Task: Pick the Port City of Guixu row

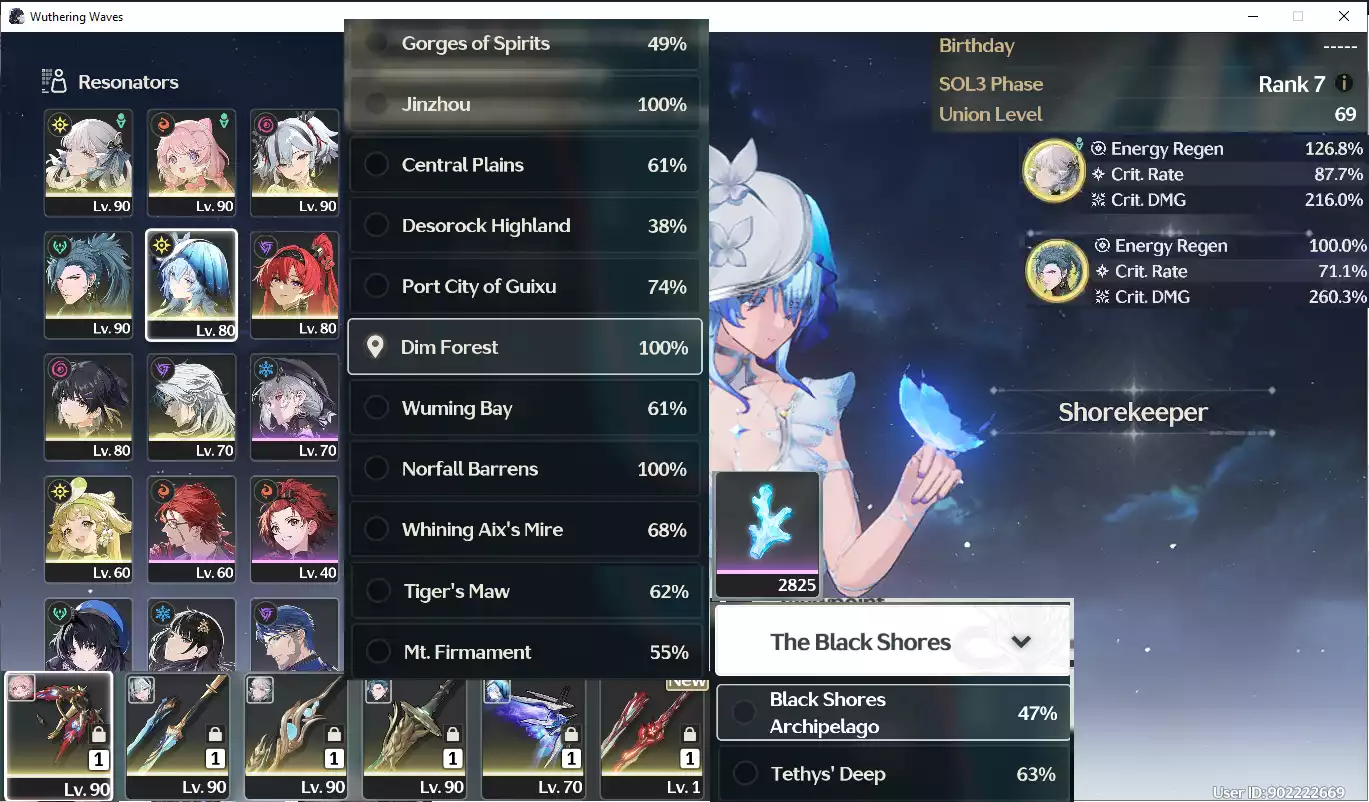Action: point(525,287)
